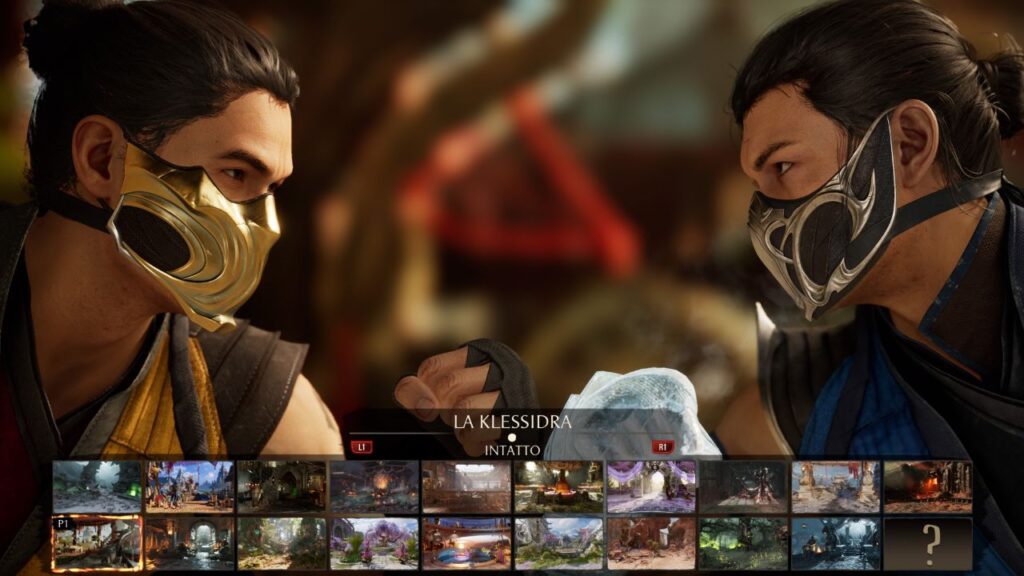Select the pavilion stage with glowing blue pool
Image resolution: width=1024 pixels, height=576 pixels.
click(467, 543)
